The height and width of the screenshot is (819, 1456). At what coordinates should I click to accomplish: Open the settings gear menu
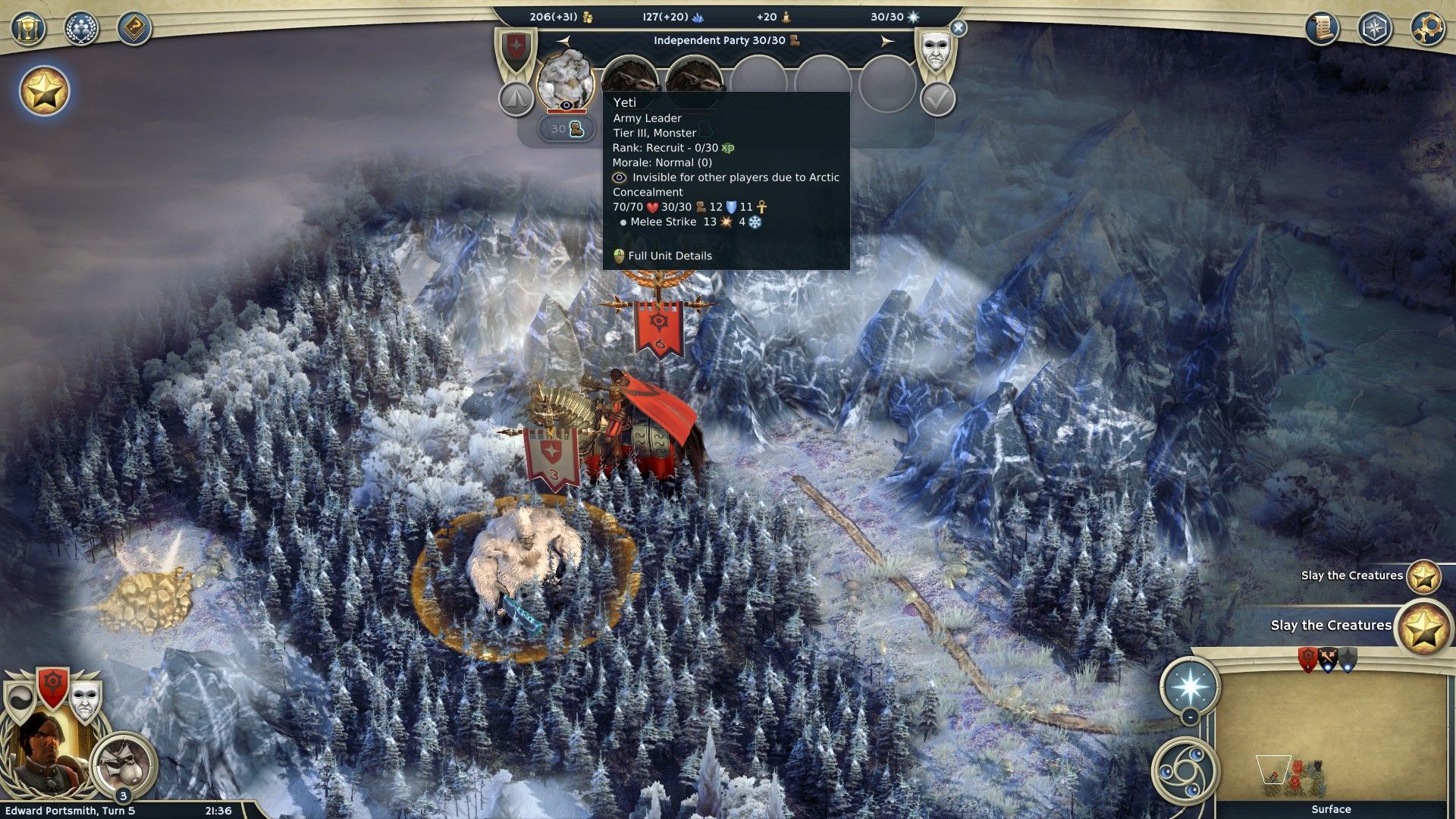[1426, 30]
